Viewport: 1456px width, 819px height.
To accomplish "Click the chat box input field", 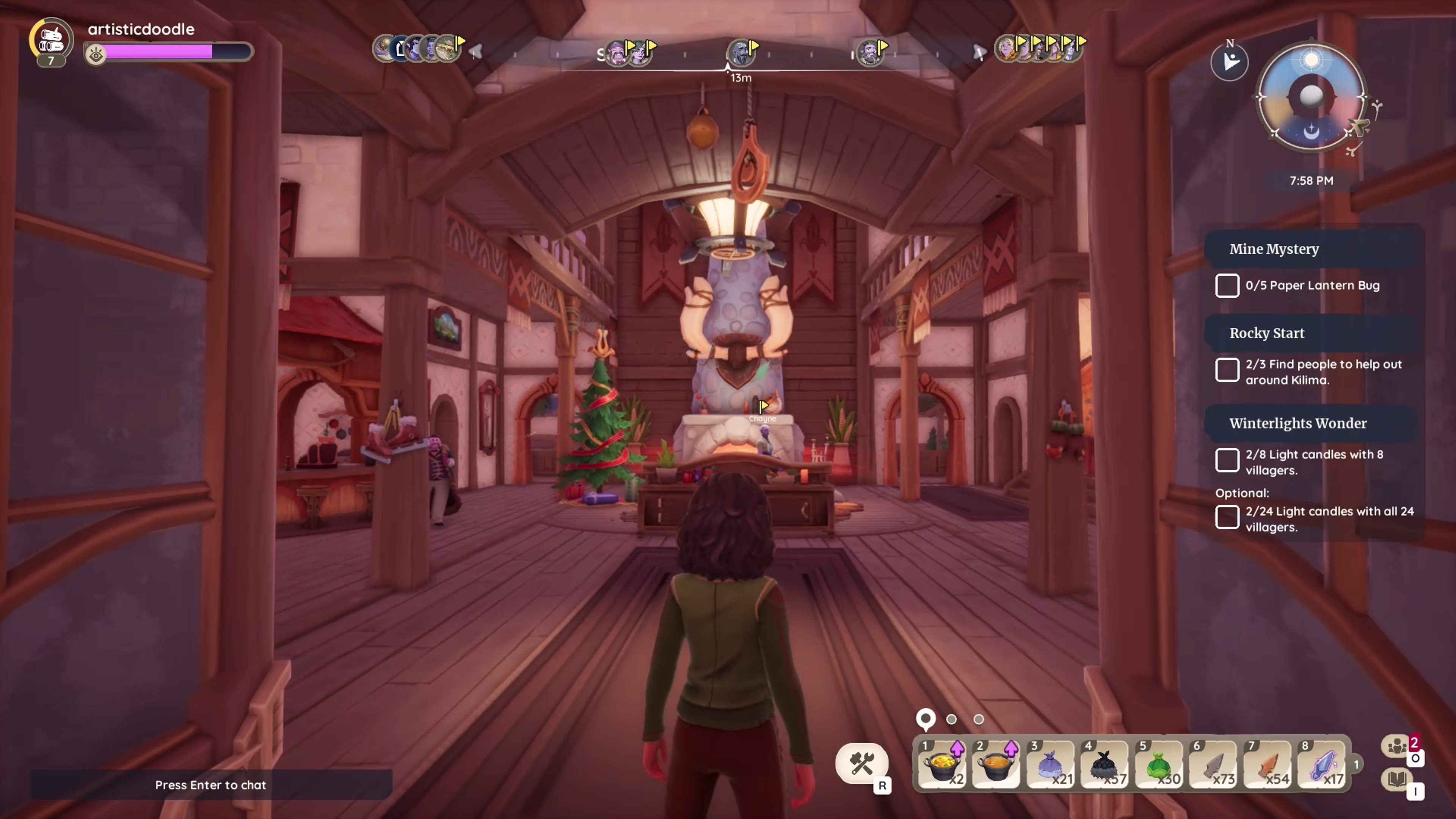I will pos(210,784).
